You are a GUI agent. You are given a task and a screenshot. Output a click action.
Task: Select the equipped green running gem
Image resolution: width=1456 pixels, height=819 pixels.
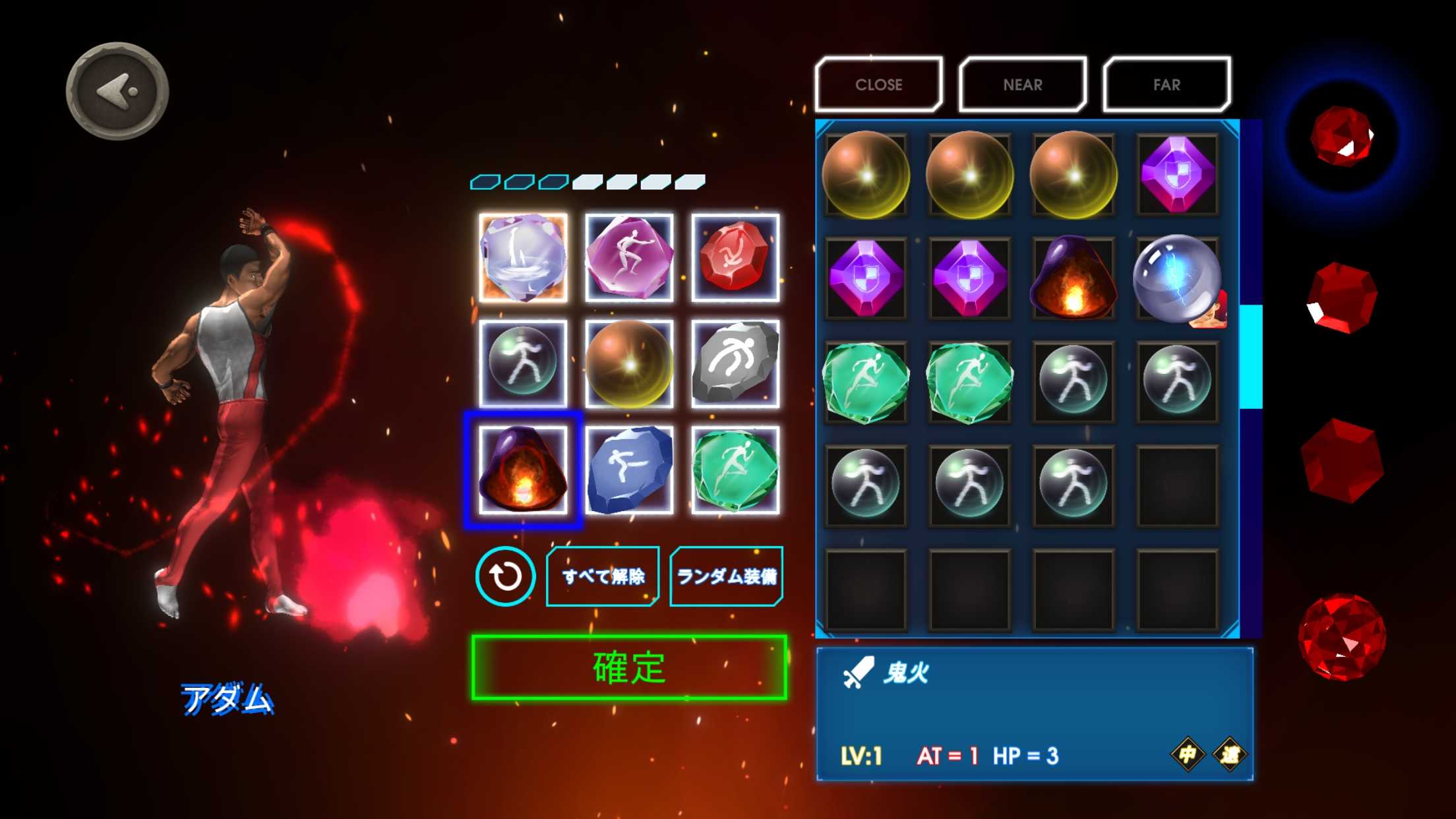pyautogui.click(x=735, y=470)
